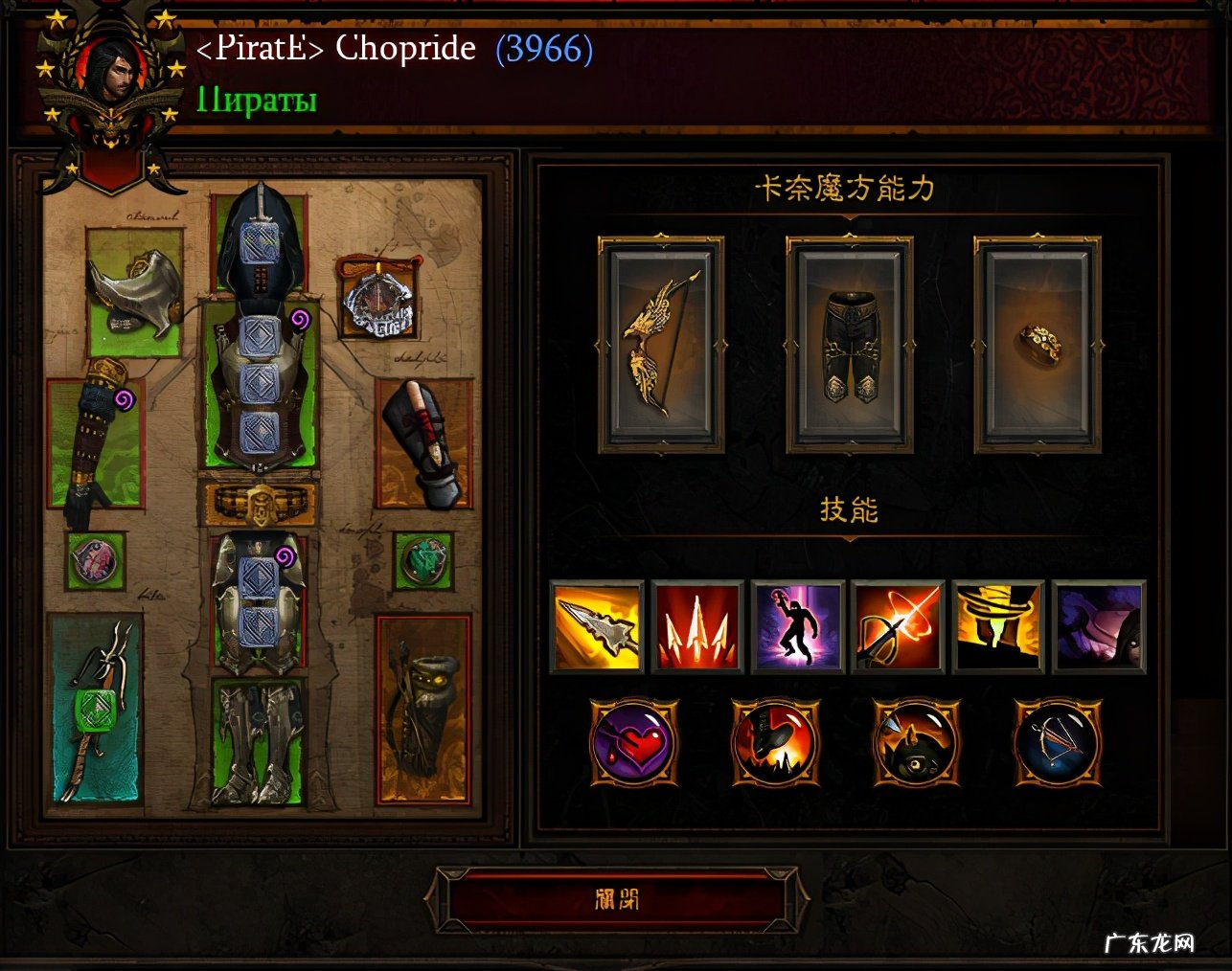Select the black pants Kanai's Cube power
Image resolution: width=1232 pixels, height=971 pixels.
click(848, 345)
